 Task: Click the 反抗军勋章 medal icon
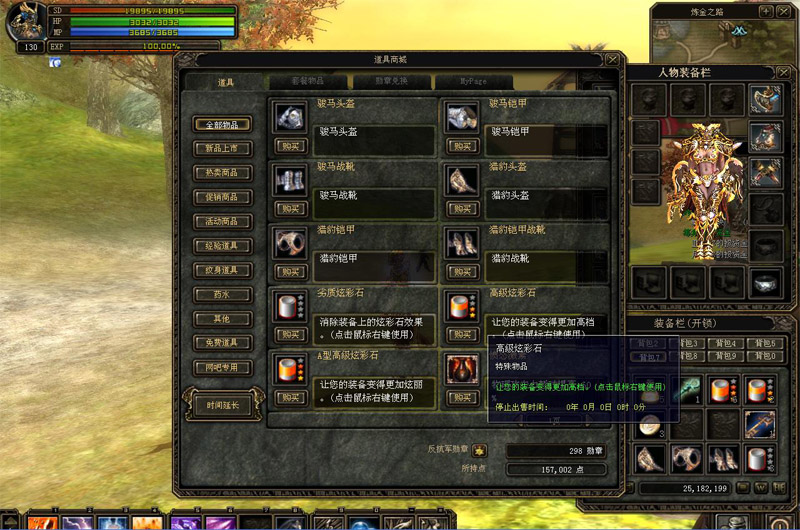point(480,451)
